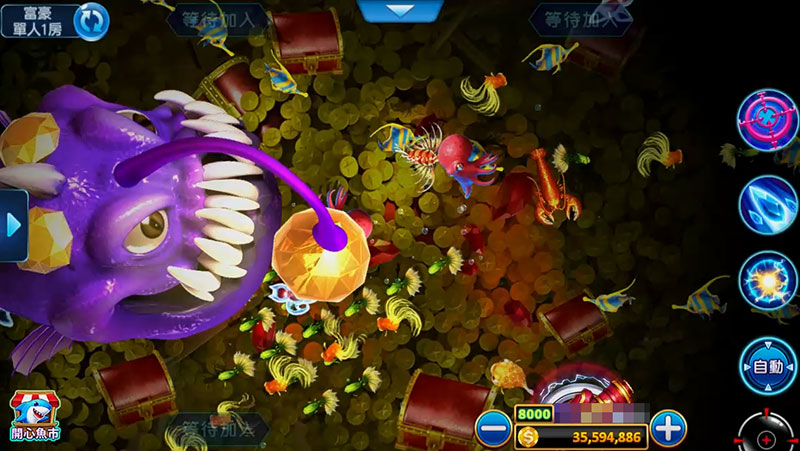This screenshot has height=451, width=800.
Task: Join the bottom-left 等待加入 seat
Action: coord(218,430)
